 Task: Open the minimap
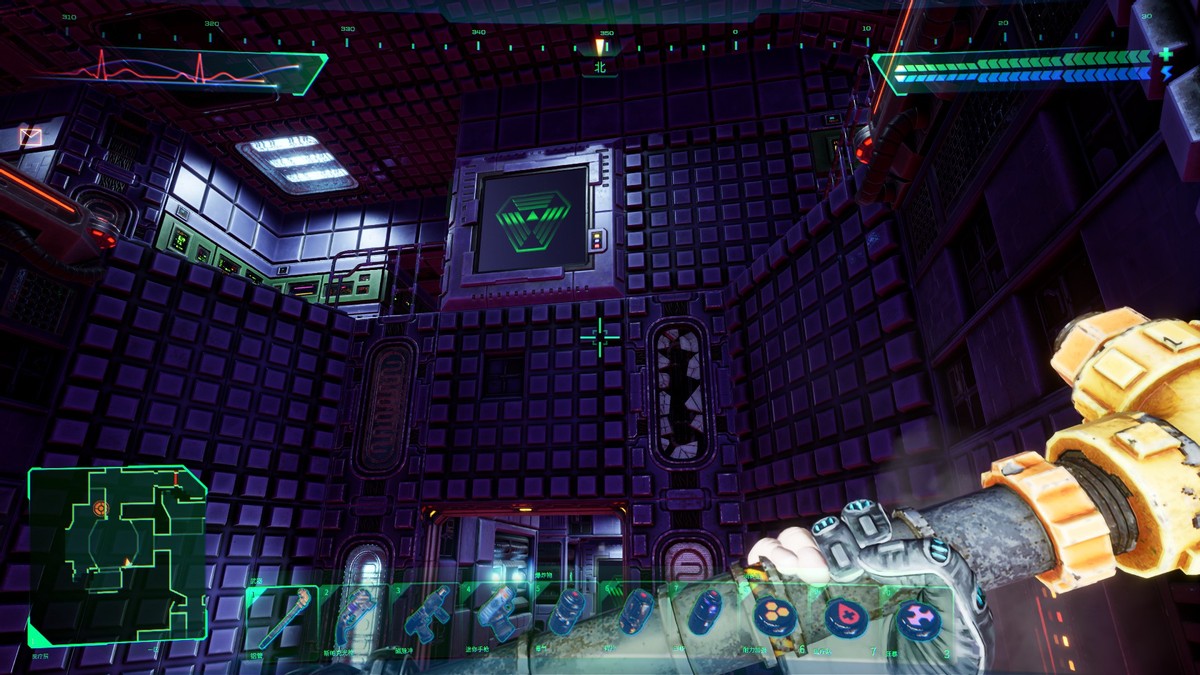pos(117,555)
